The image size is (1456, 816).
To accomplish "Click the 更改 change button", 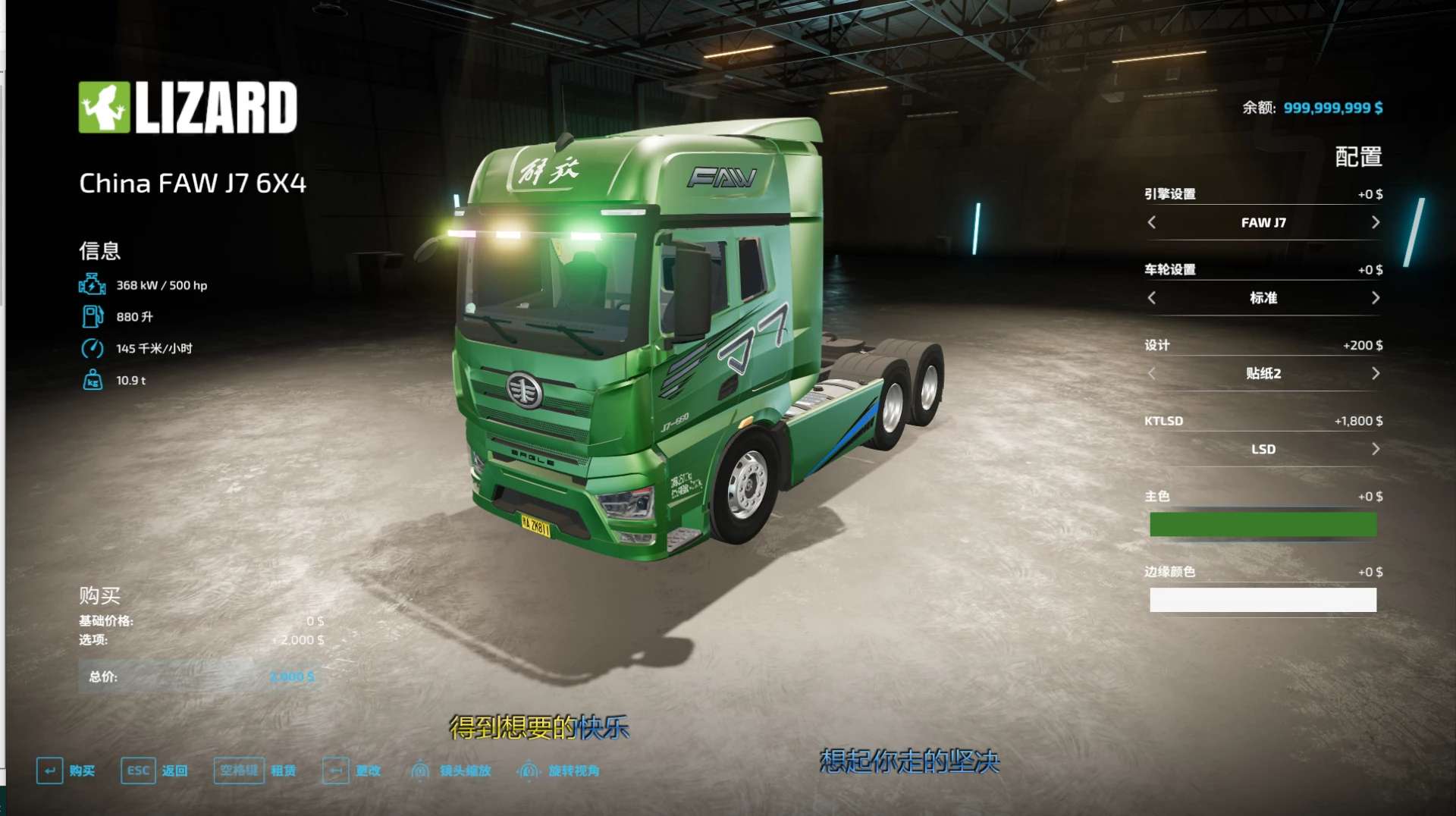I will coord(352,770).
